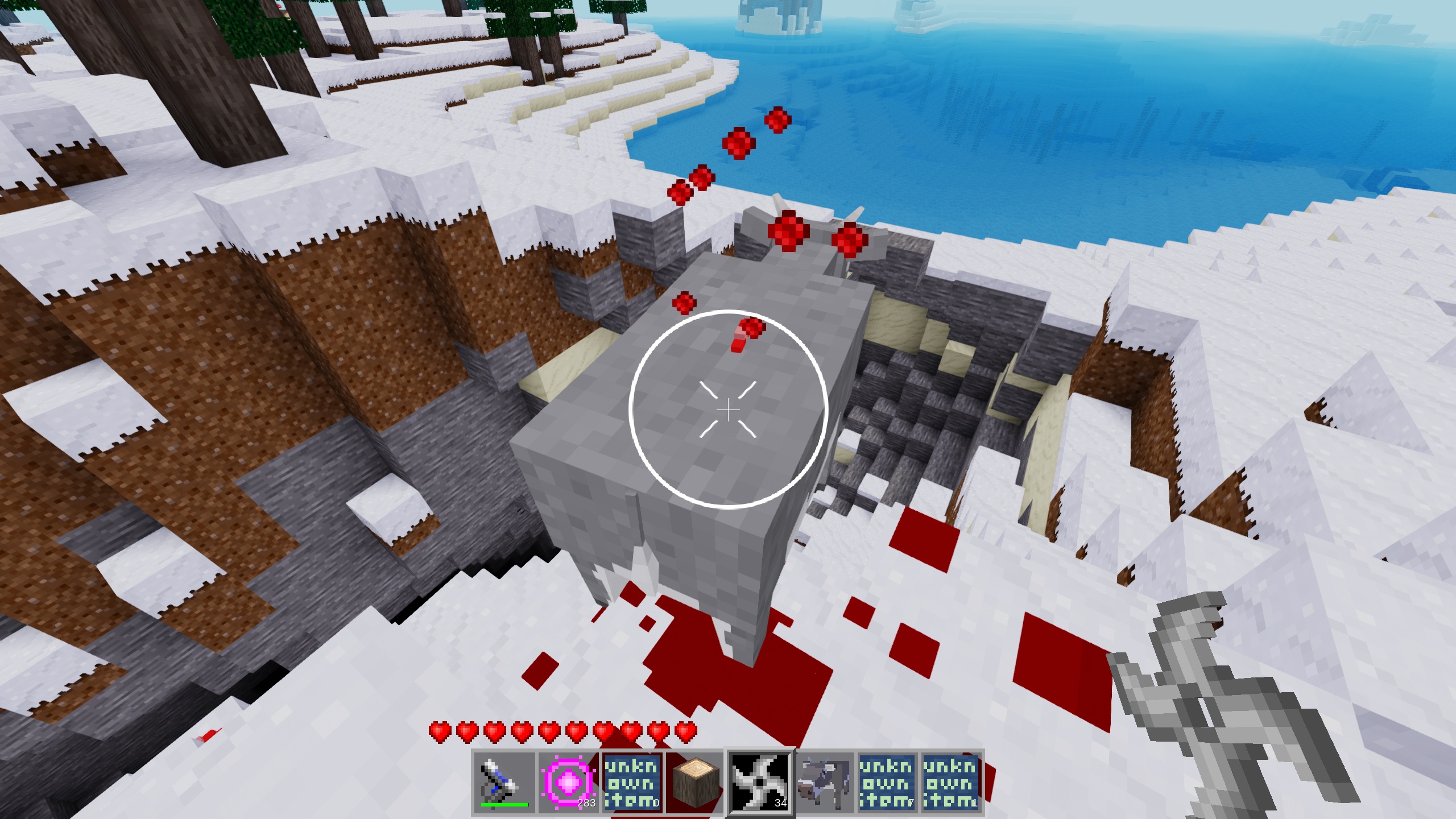
Task: Select the gun weapon hotbar slot
Action: point(504,783)
